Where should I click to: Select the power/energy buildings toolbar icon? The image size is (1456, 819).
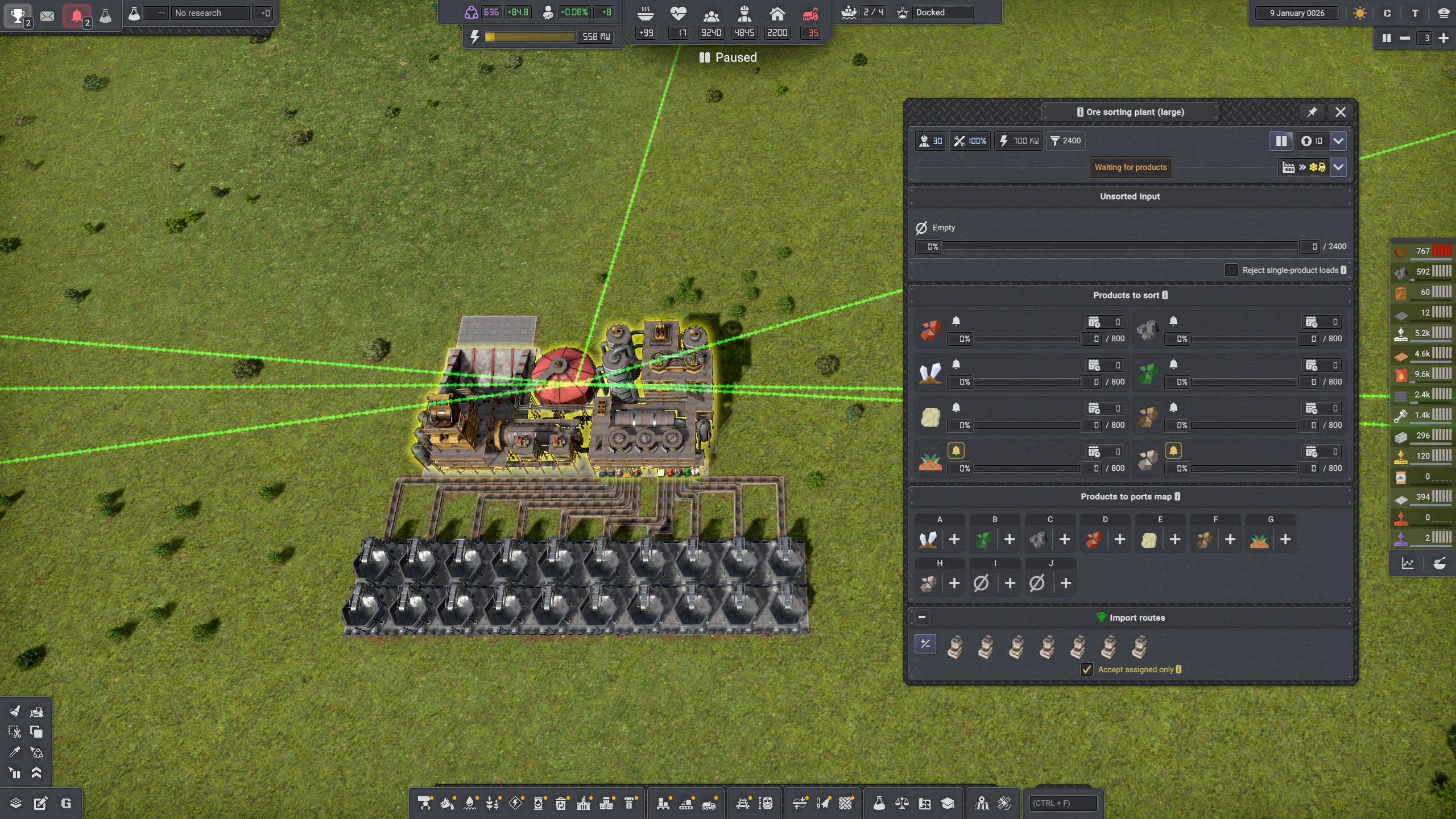point(516,803)
